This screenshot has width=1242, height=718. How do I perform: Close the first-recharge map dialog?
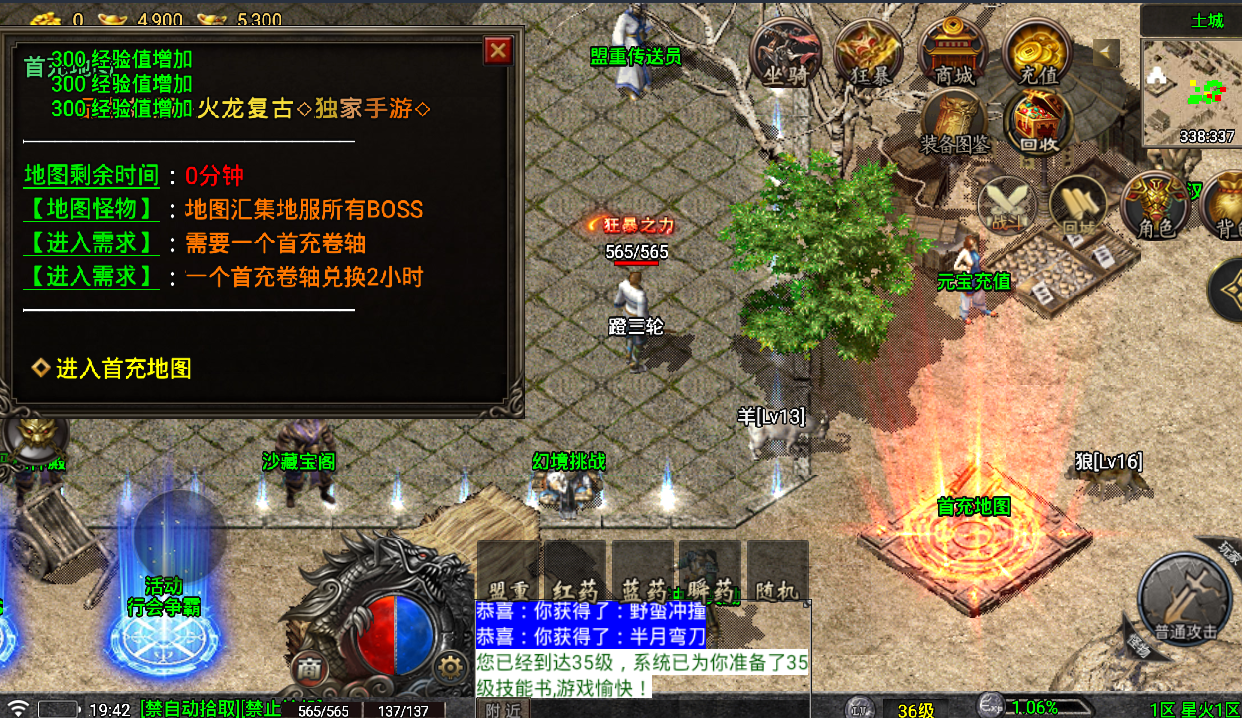[x=497, y=51]
